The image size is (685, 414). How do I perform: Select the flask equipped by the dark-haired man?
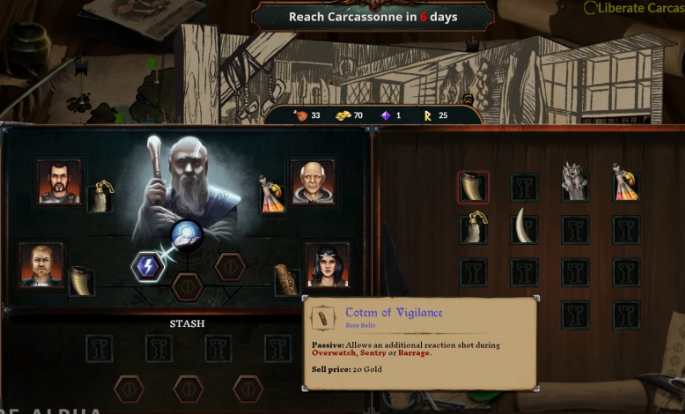[x=101, y=196]
